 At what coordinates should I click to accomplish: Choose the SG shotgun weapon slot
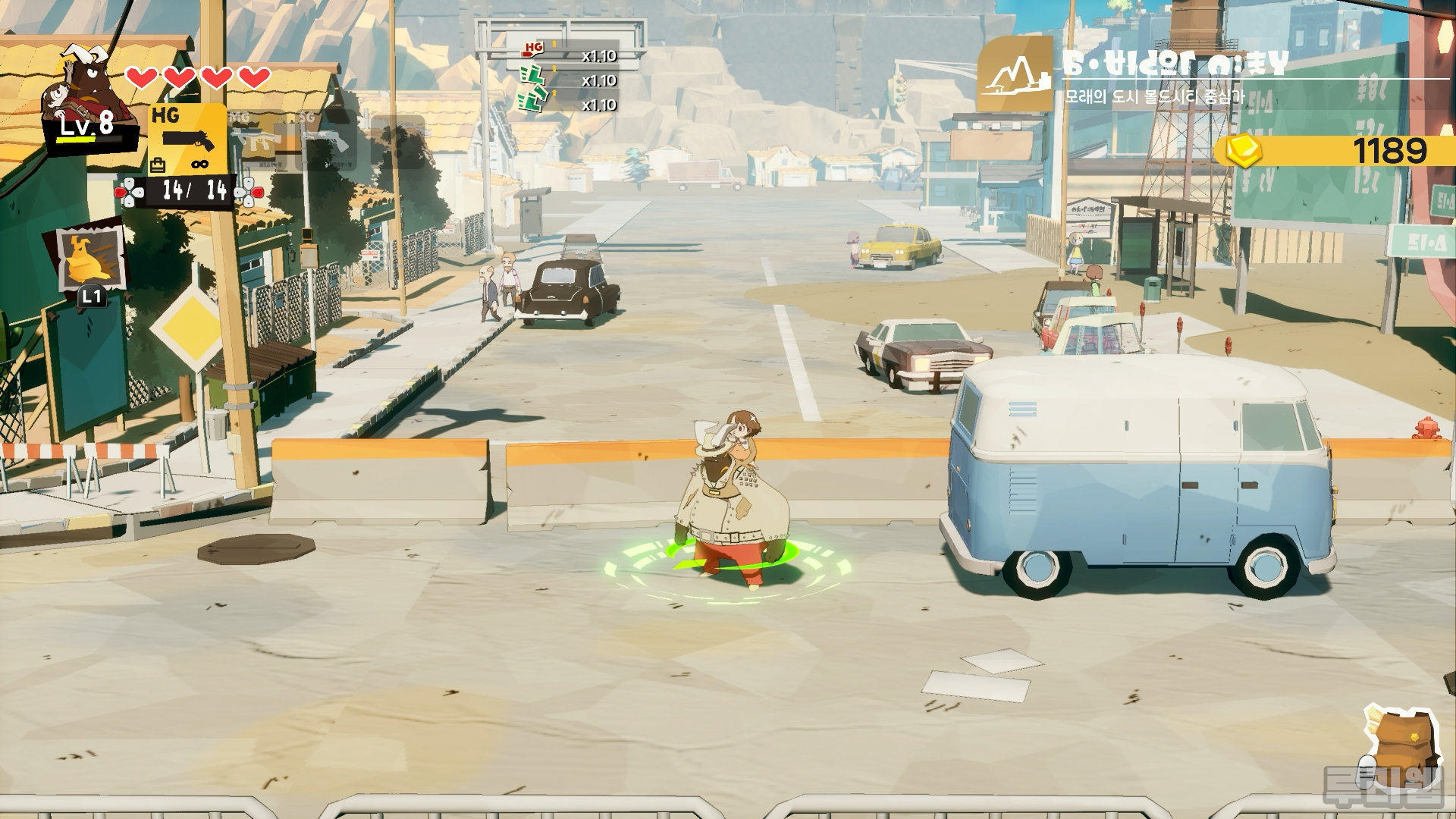pyautogui.click(x=326, y=140)
